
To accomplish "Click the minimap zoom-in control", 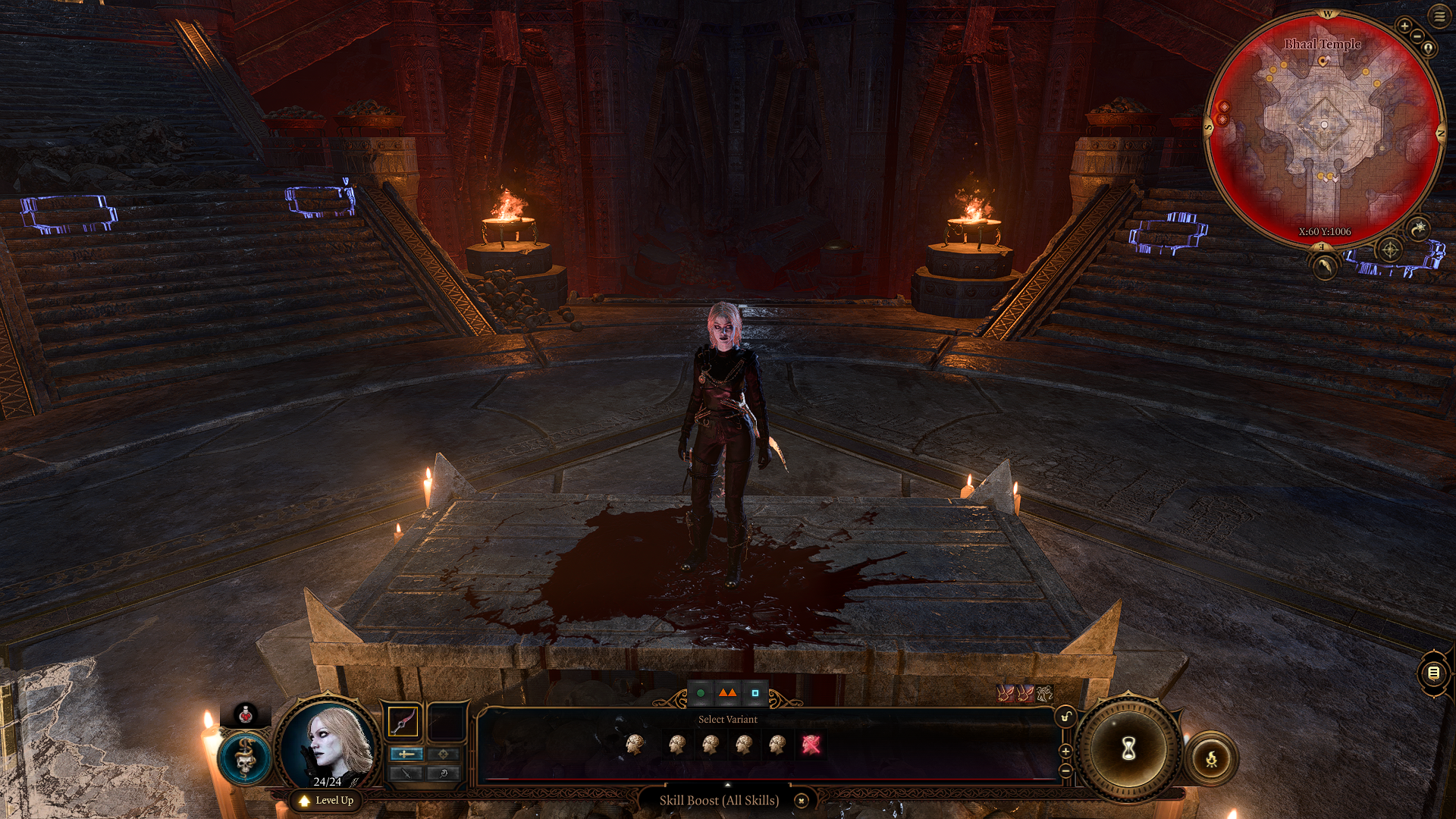I will tap(1404, 27).
